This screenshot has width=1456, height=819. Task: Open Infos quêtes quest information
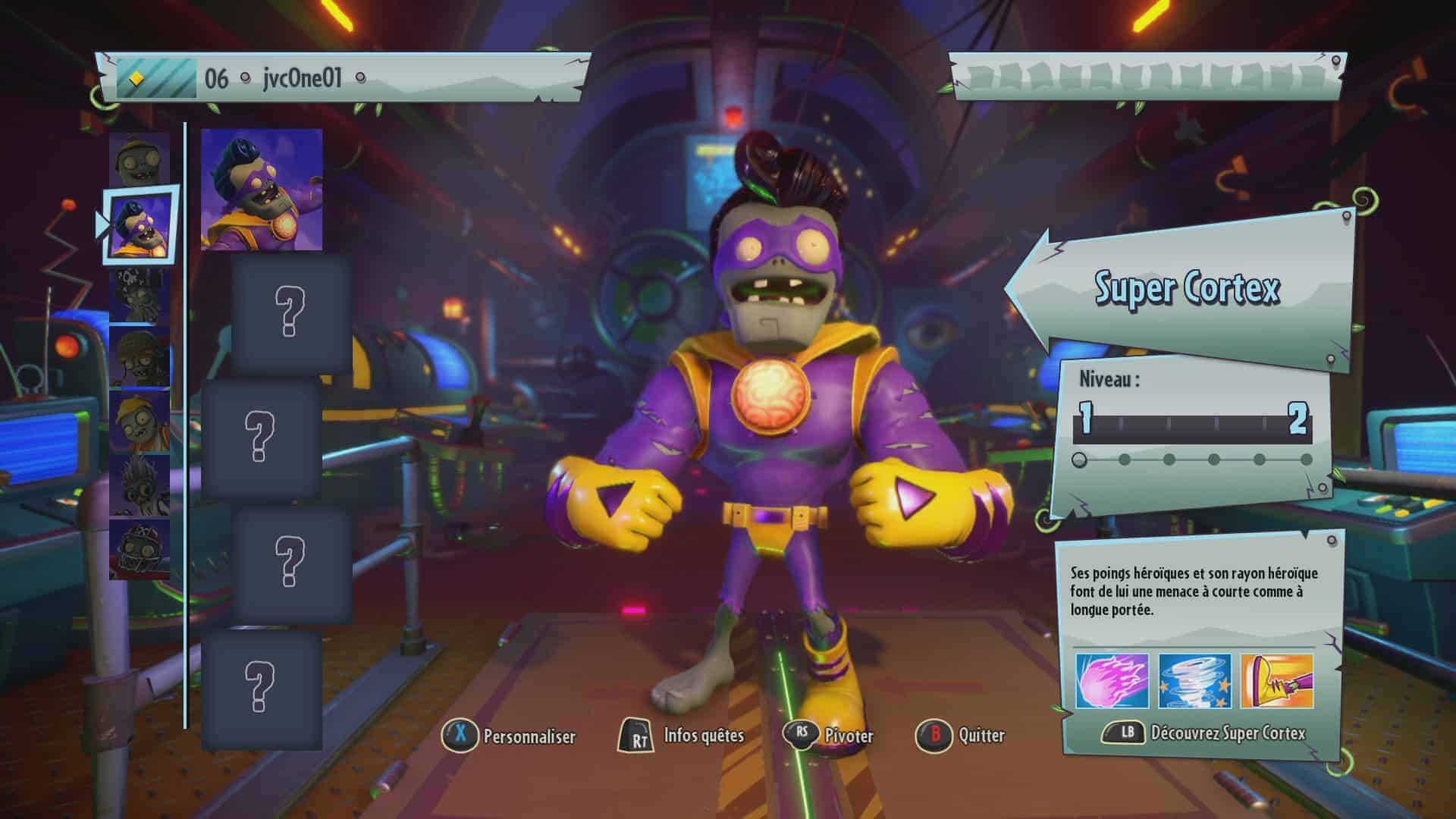(x=682, y=736)
